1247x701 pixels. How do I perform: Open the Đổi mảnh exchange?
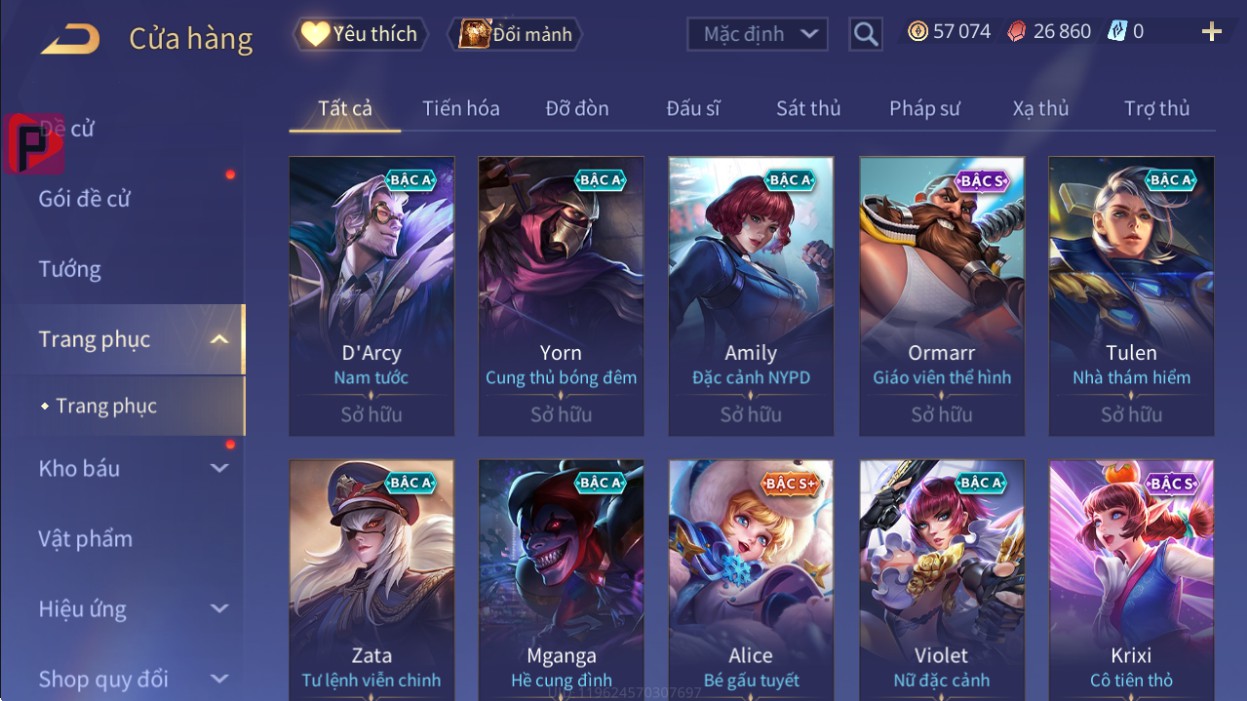[516, 34]
